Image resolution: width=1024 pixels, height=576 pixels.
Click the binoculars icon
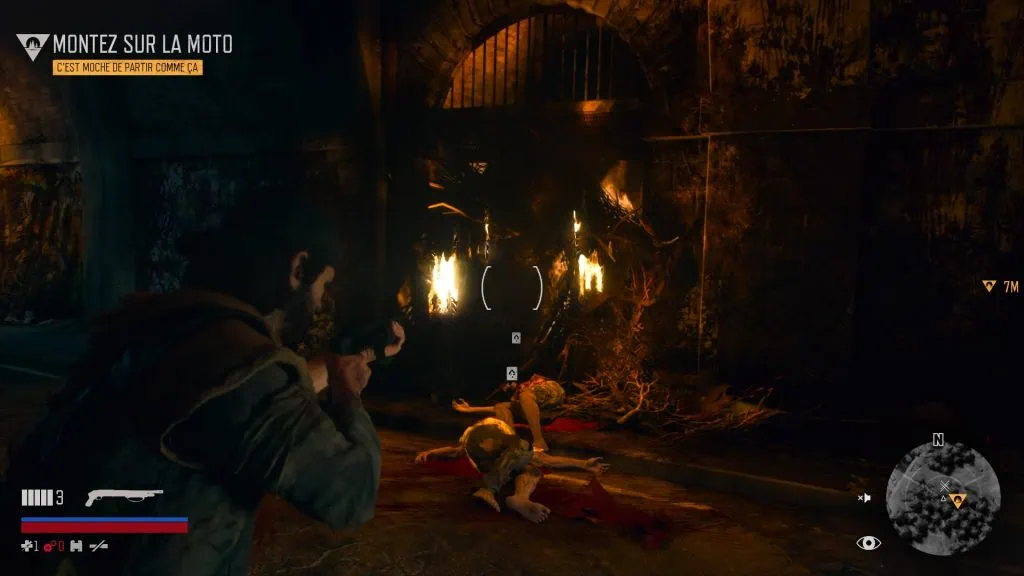point(75,546)
